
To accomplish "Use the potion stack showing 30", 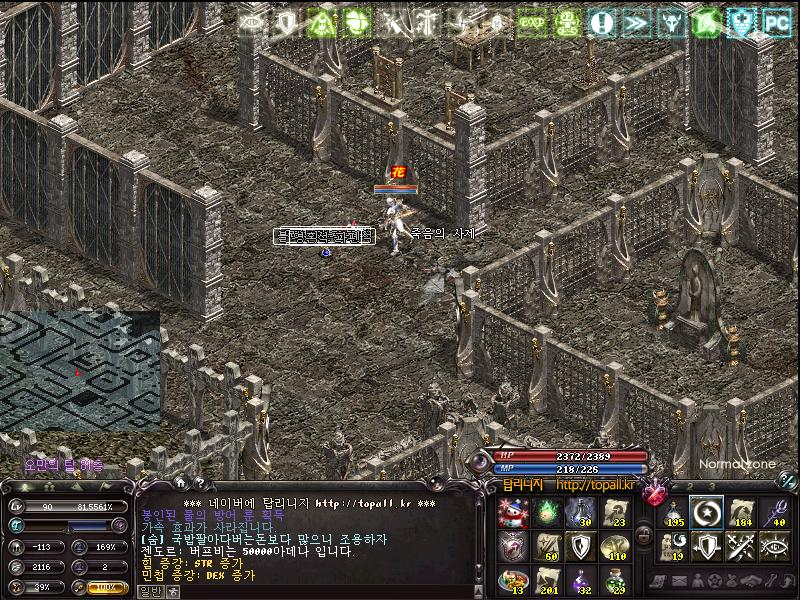I will pyautogui.click(x=582, y=513).
